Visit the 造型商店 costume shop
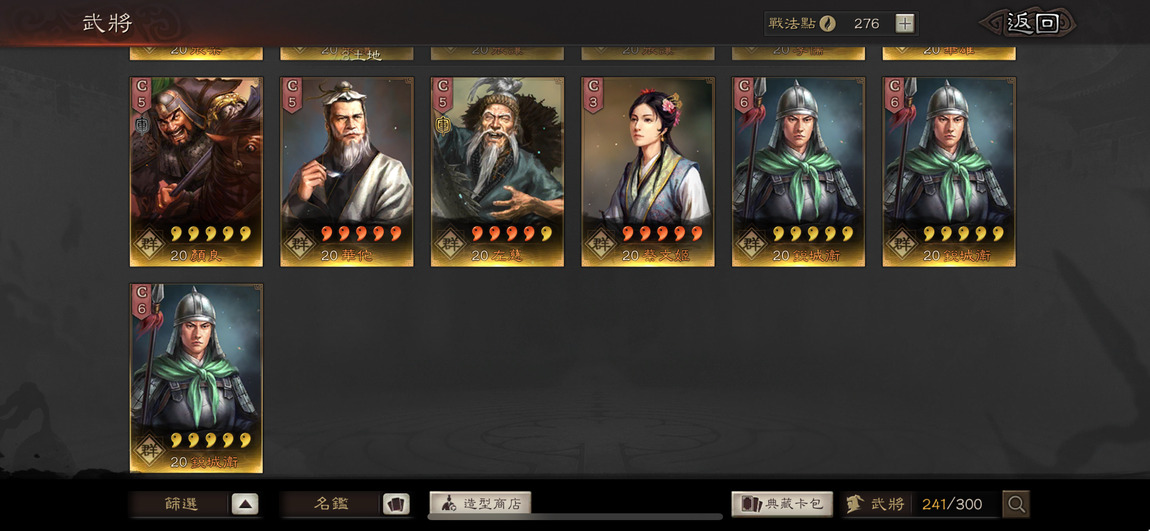 [x=481, y=504]
